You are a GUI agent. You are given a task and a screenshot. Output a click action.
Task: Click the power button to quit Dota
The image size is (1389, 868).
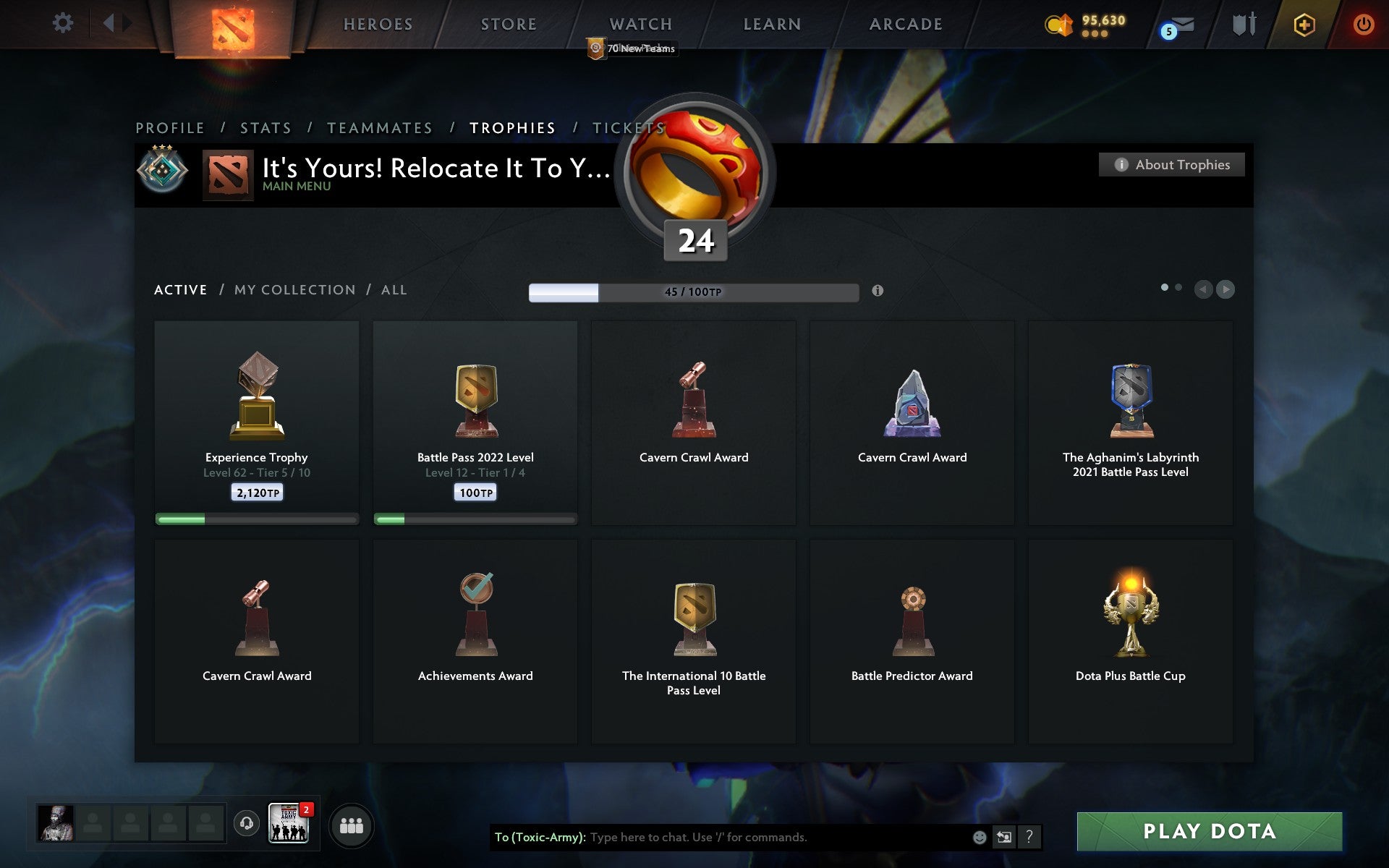[1363, 23]
